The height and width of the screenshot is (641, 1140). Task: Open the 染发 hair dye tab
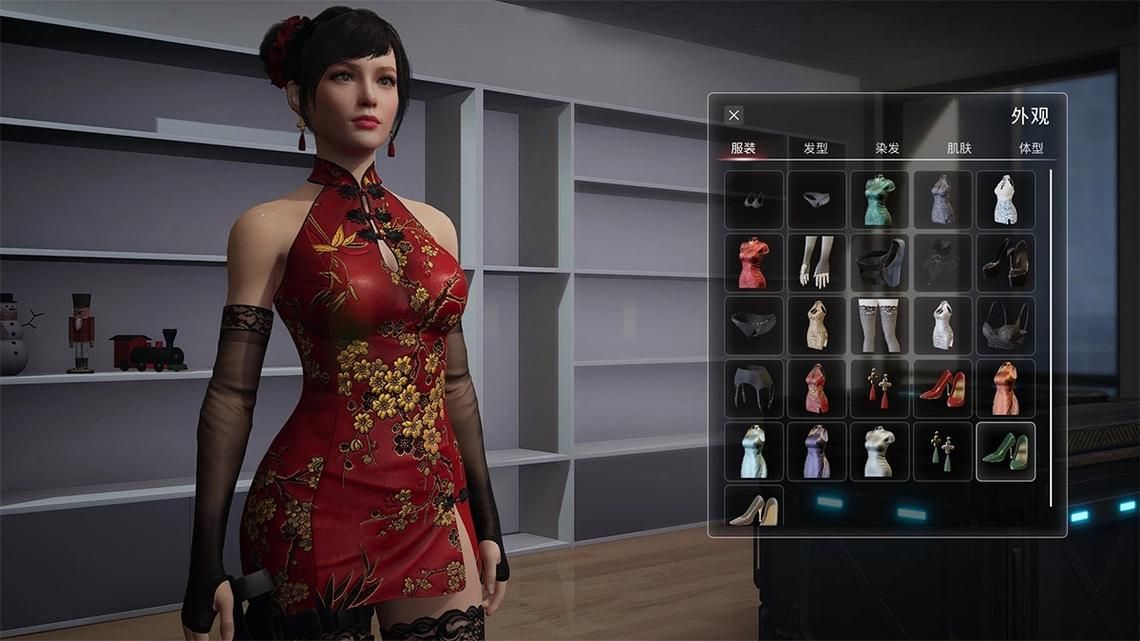[887, 148]
